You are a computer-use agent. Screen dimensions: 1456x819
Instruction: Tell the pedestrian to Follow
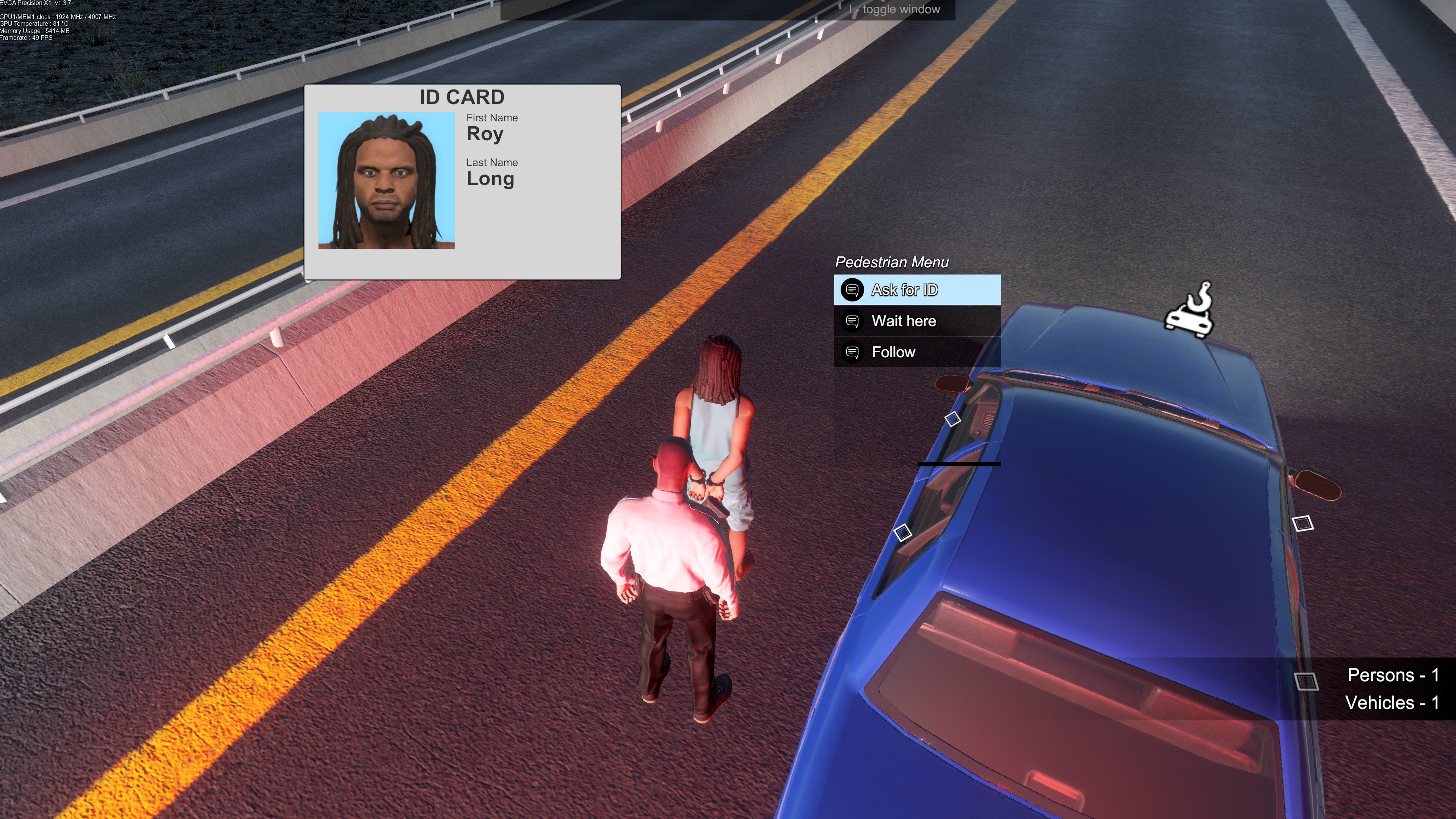tap(917, 352)
